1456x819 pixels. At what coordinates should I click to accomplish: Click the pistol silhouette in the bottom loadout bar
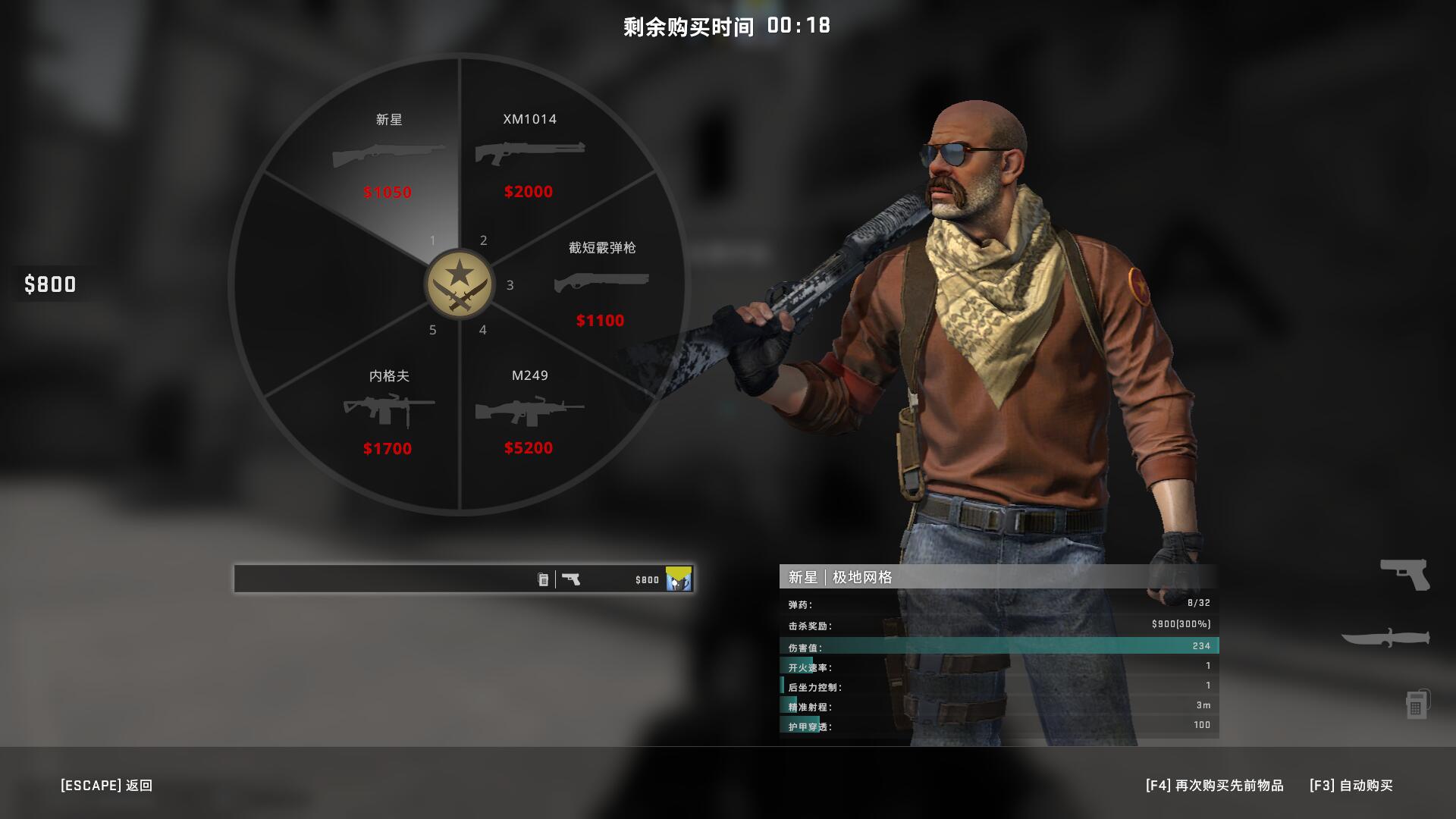573,579
